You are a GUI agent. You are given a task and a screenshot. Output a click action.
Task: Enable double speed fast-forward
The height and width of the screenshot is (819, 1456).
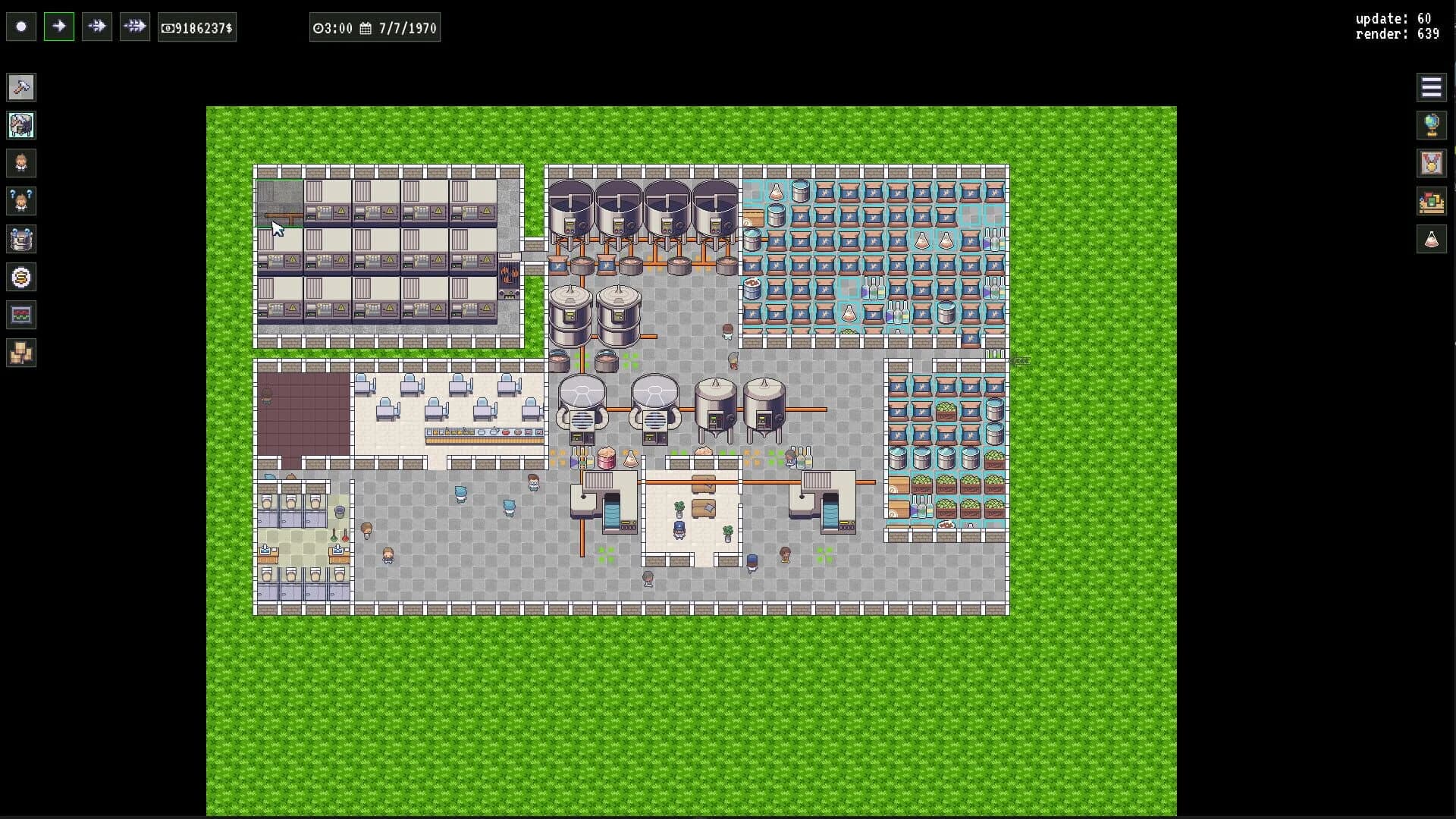pos(97,26)
